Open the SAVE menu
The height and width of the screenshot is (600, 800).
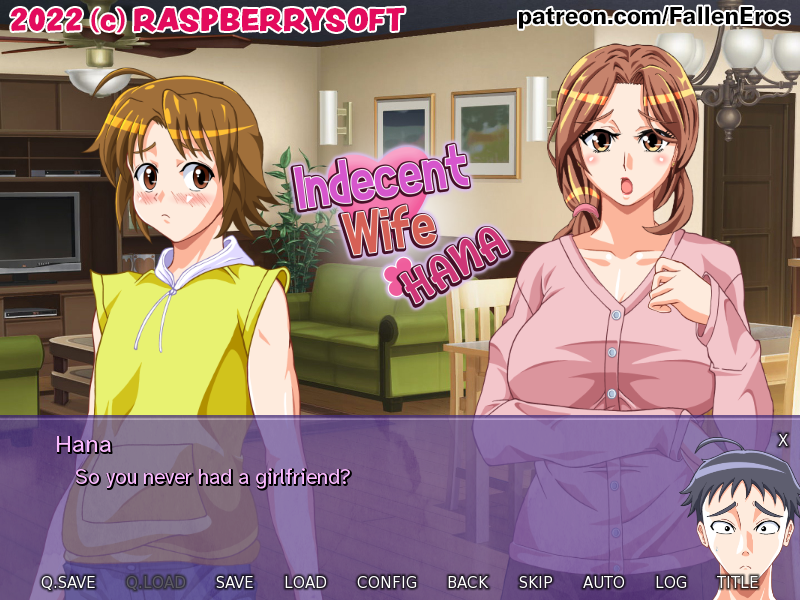234,582
